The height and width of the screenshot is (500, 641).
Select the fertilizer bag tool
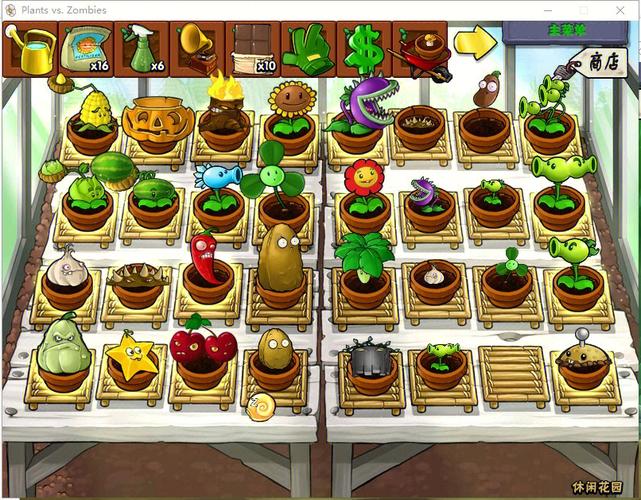click(x=84, y=49)
